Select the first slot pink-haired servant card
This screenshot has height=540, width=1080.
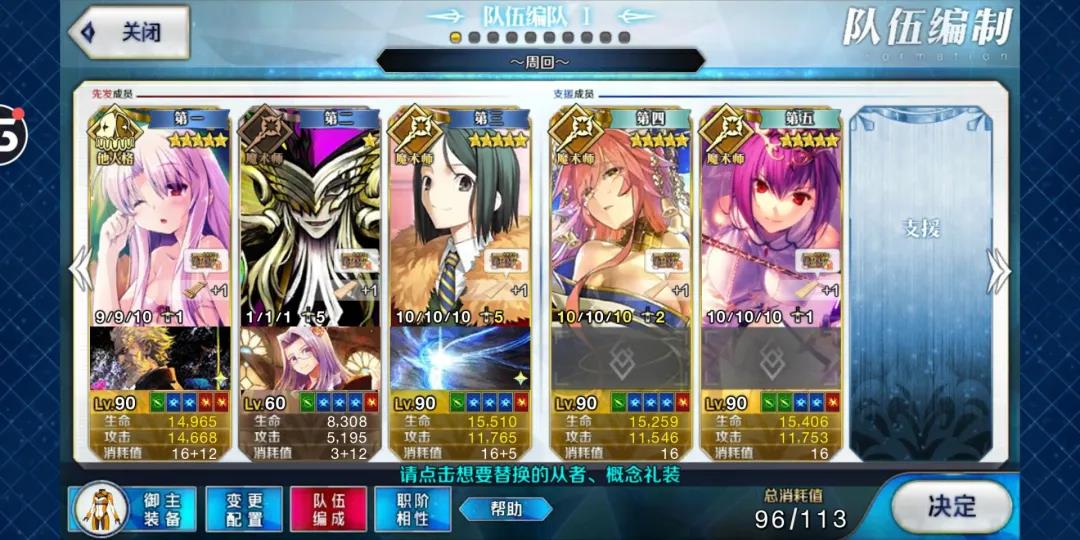click(160, 220)
